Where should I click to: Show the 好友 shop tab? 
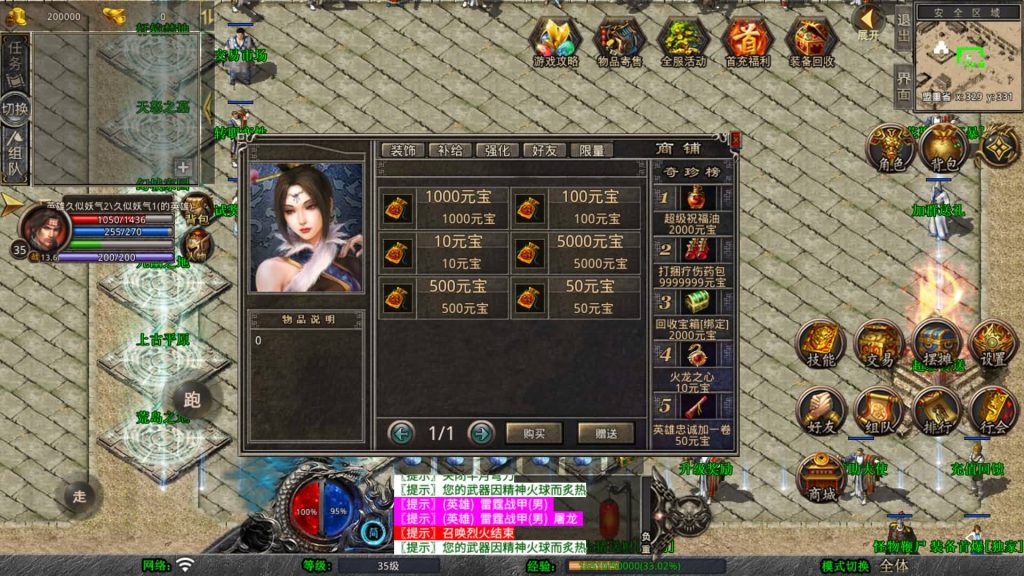tap(545, 150)
